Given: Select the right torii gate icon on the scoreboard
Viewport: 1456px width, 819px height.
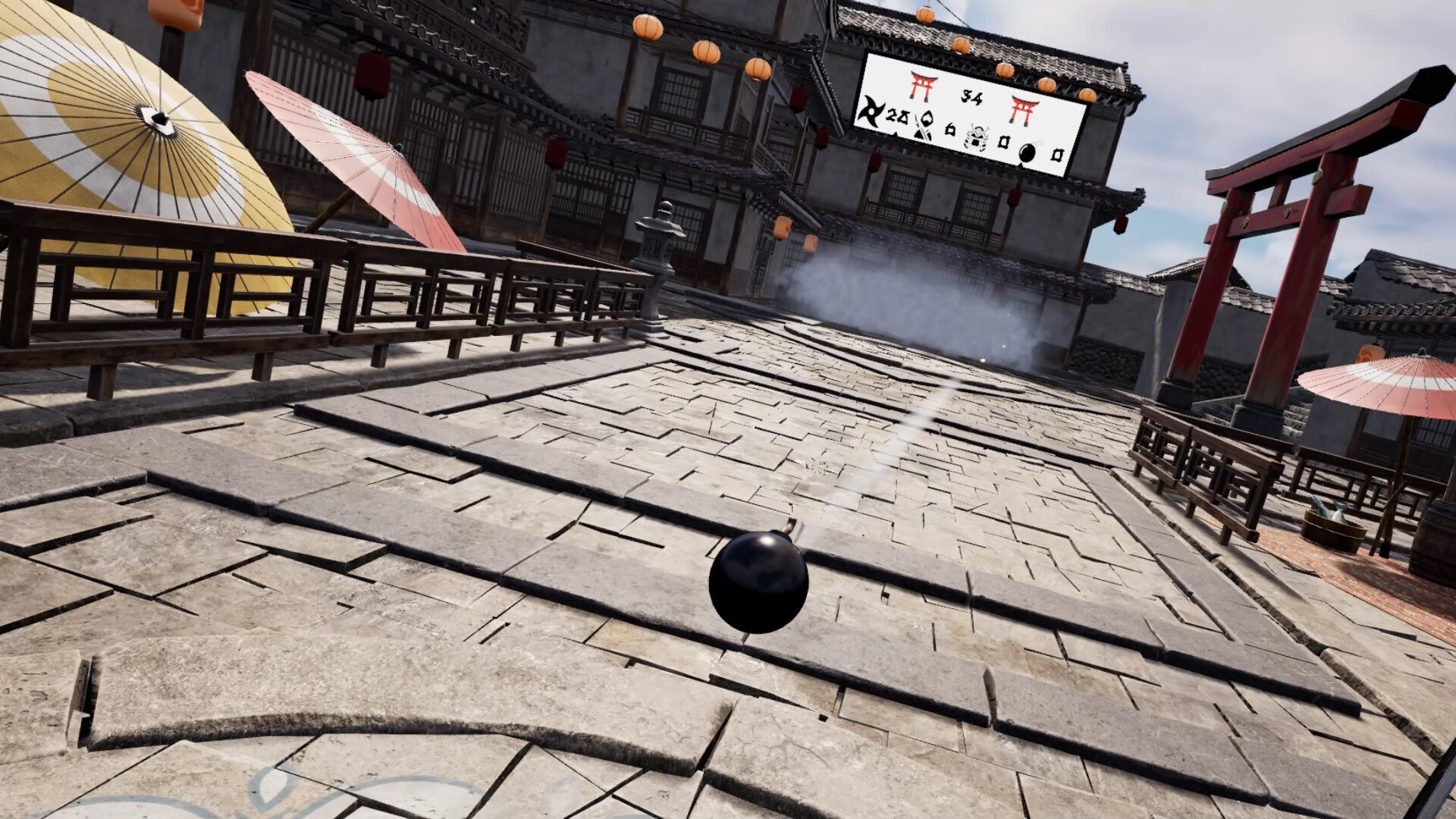Looking at the screenshot, I should (1022, 110).
